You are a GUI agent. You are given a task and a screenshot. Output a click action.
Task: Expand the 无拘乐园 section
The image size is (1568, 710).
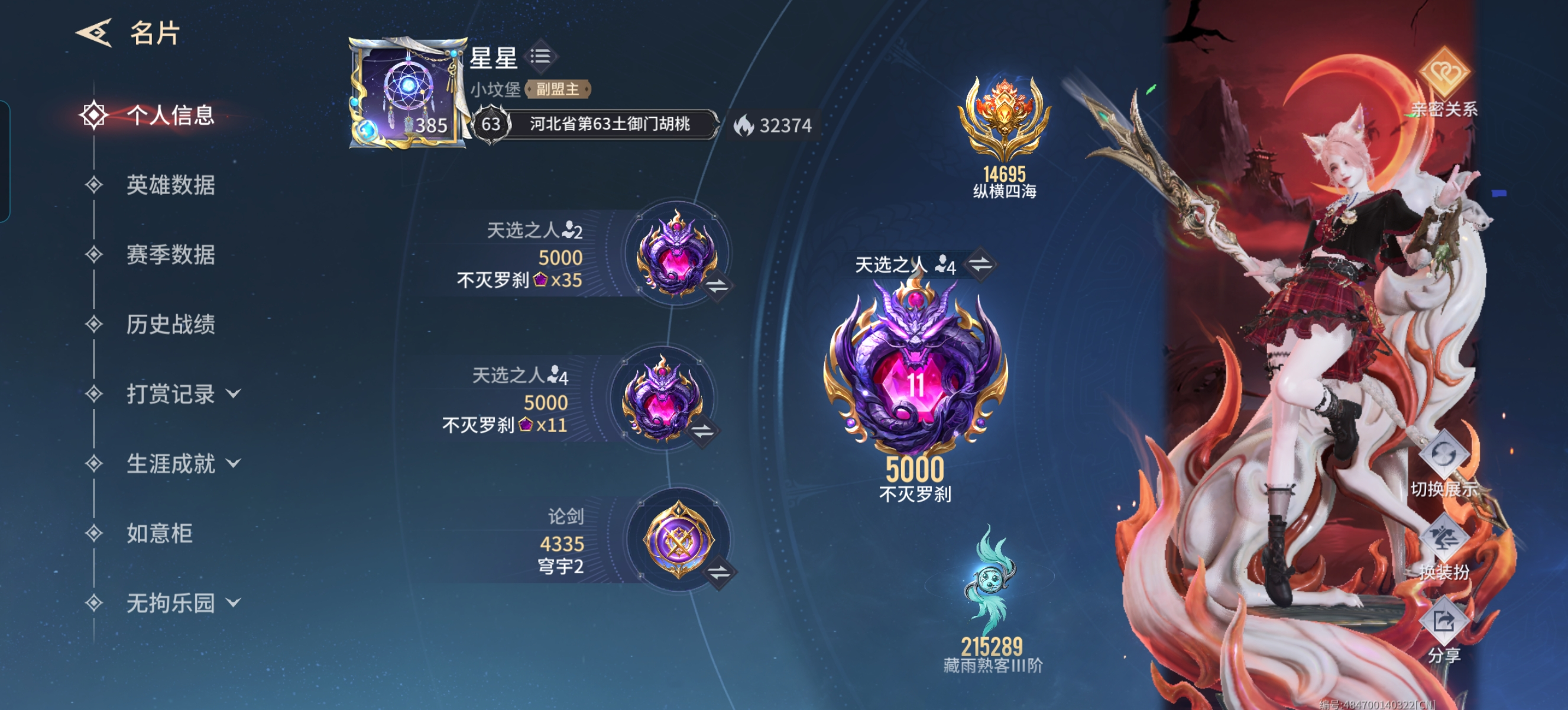click(x=170, y=602)
